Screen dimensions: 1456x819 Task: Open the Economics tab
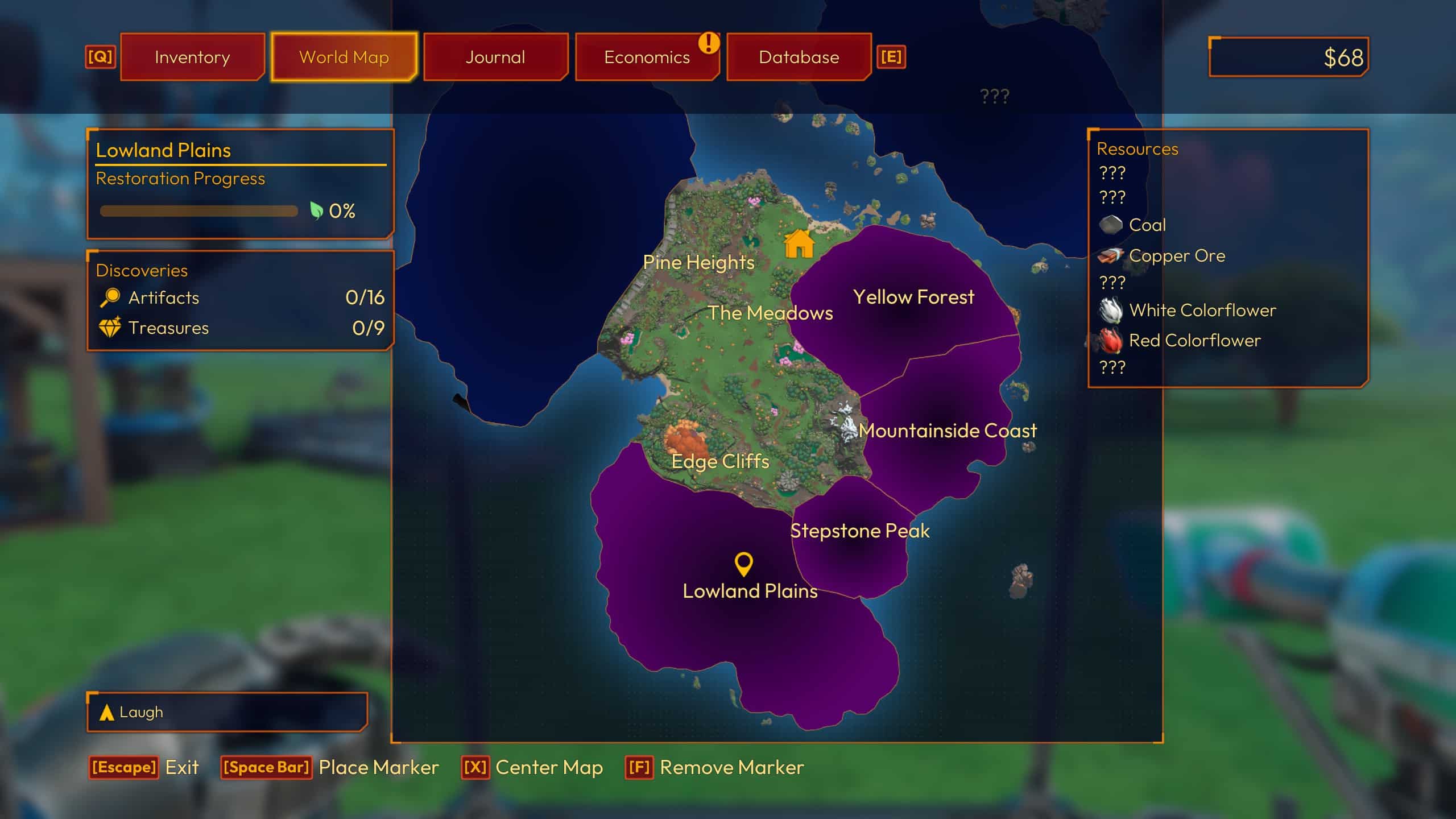click(x=647, y=57)
